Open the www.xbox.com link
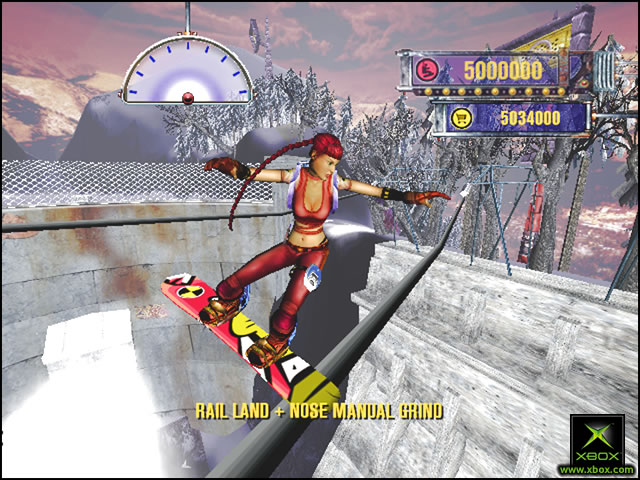640x480 pixels. pyautogui.click(x=596, y=469)
